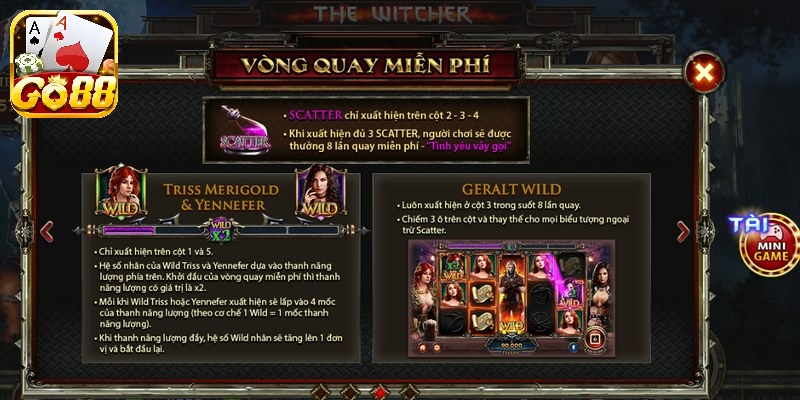Close the free spins info panel

point(704,72)
